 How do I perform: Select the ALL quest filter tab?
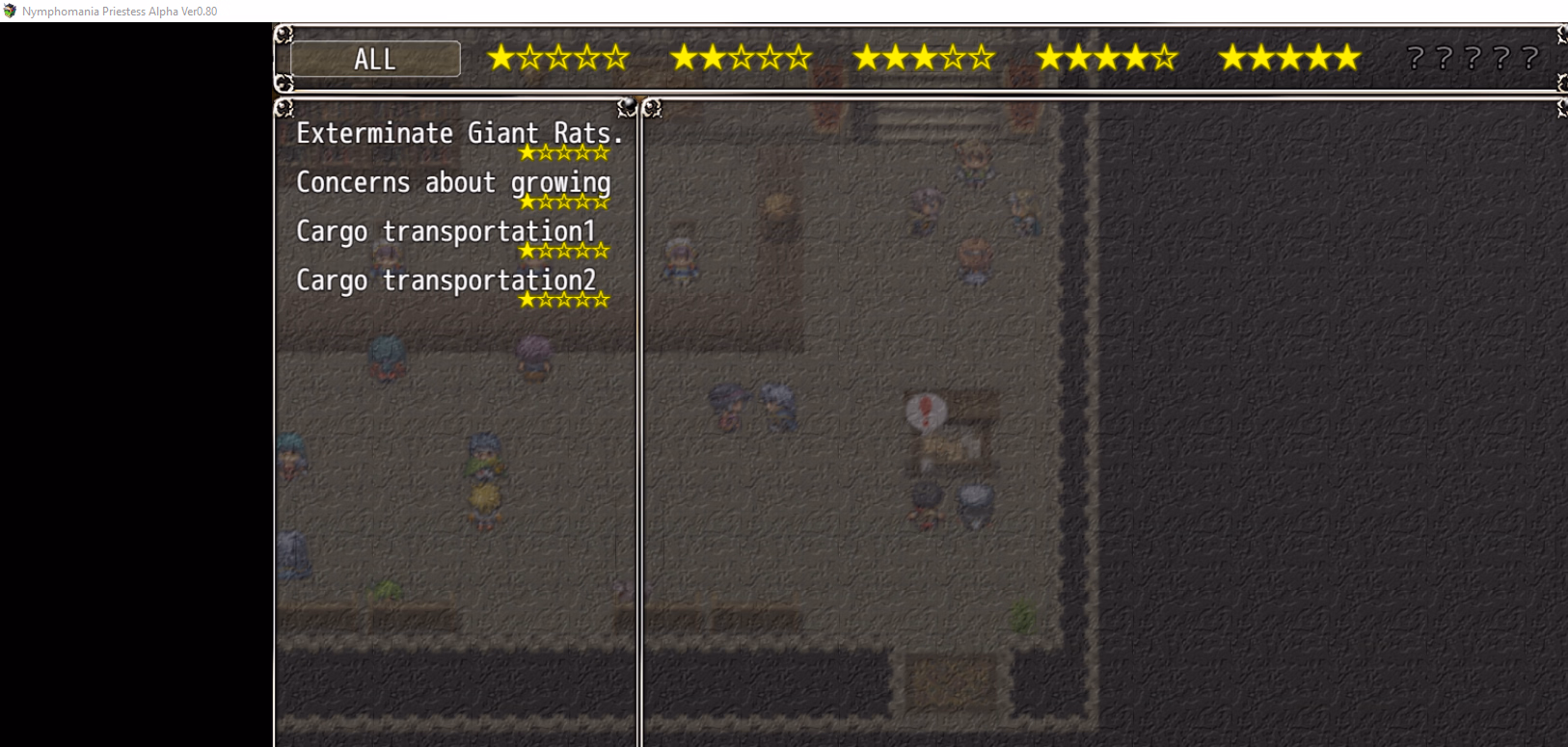(375, 59)
